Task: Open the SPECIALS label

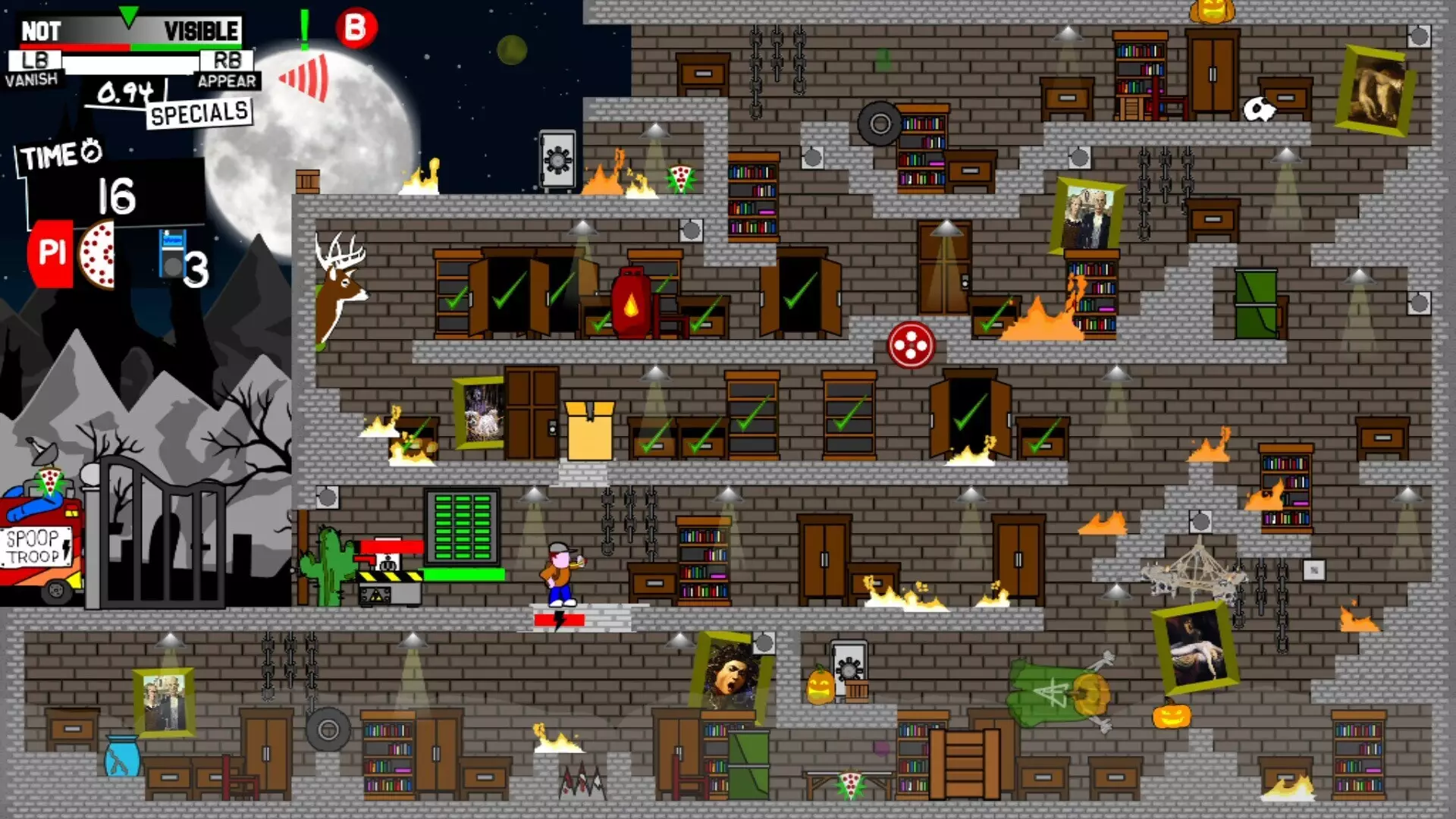Action: pos(199,114)
